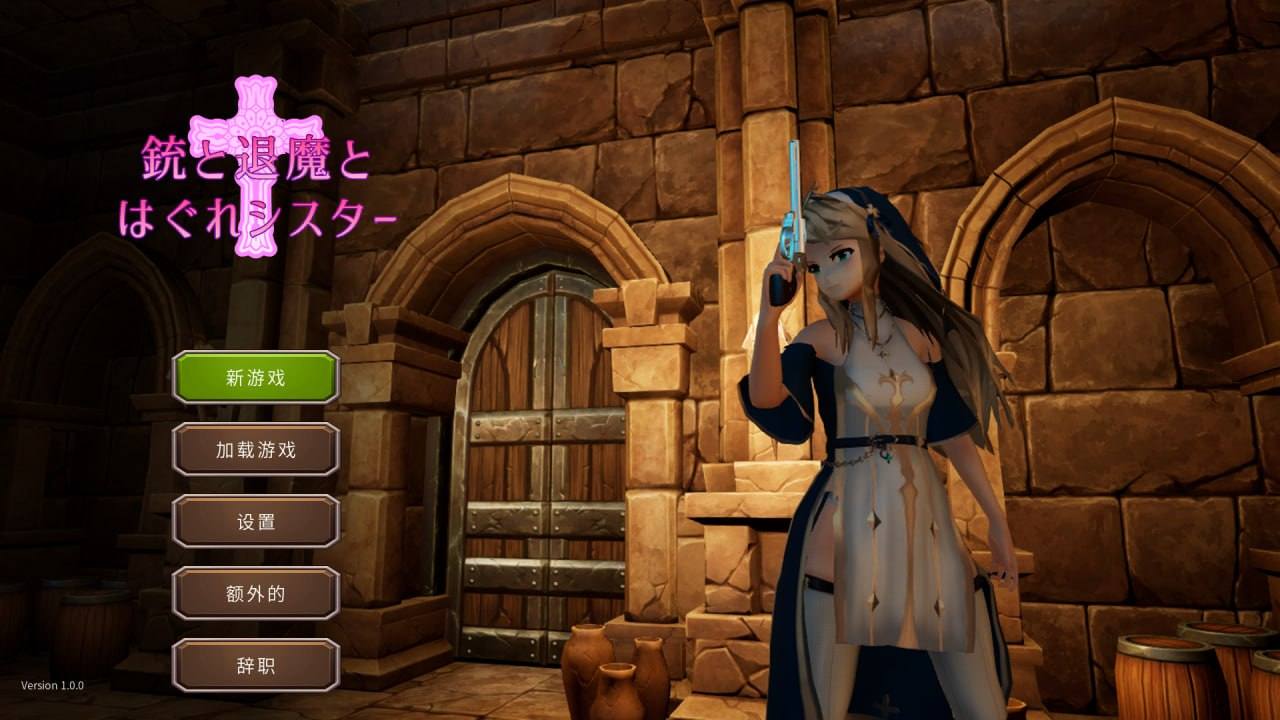
Task: Click the clay pot near the character
Action: [x=590, y=670]
